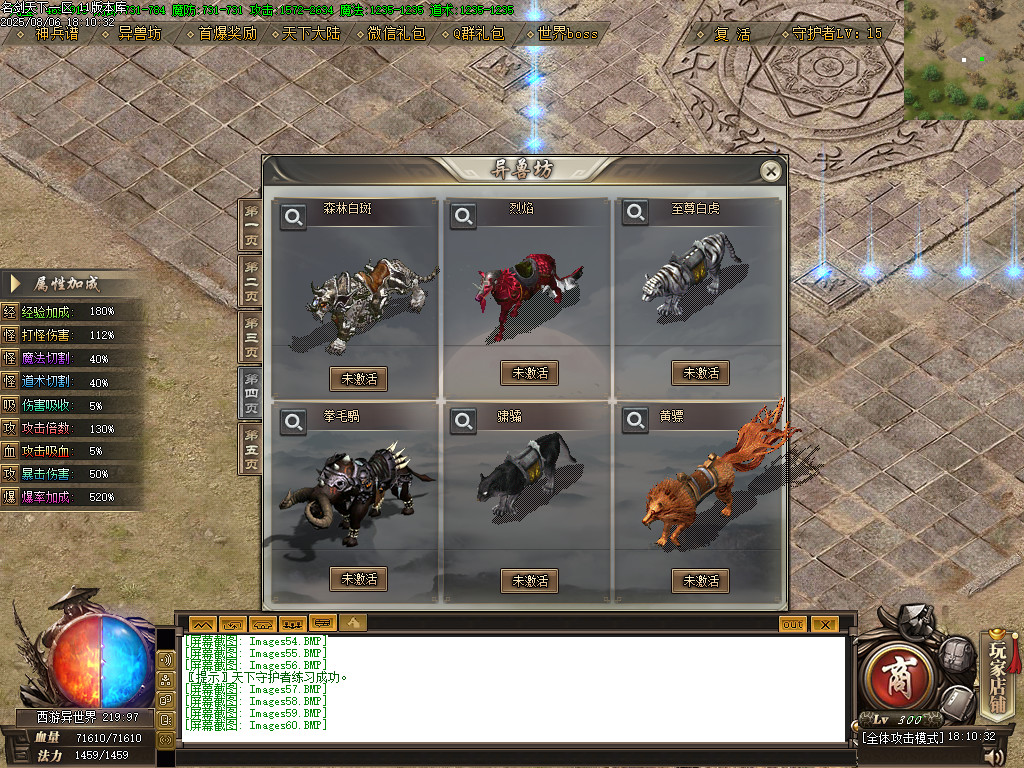Switch to the 第二页 page tab
1024x768 pixels.
point(250,280)
